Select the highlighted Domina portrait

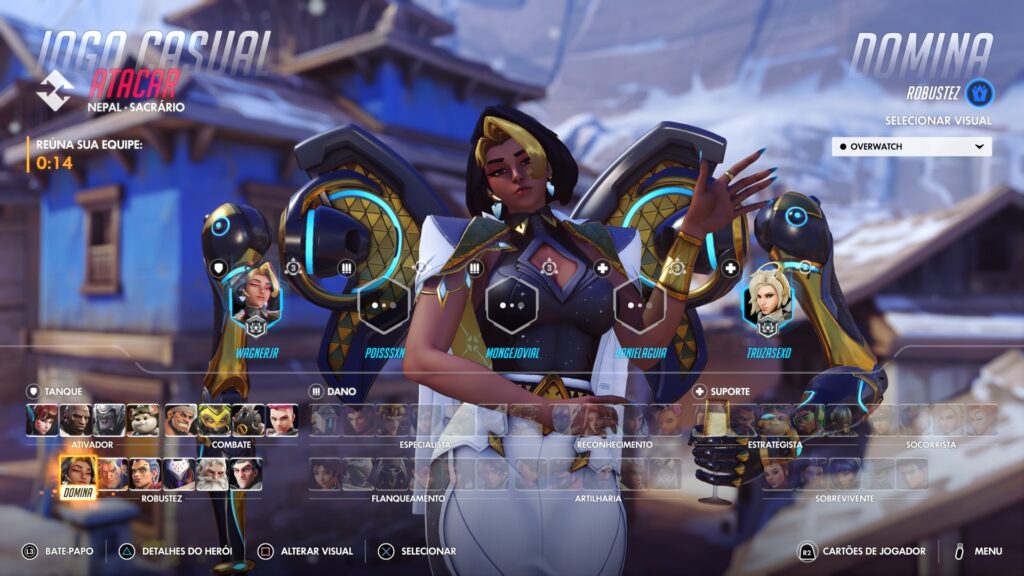[x=78, y=473]
